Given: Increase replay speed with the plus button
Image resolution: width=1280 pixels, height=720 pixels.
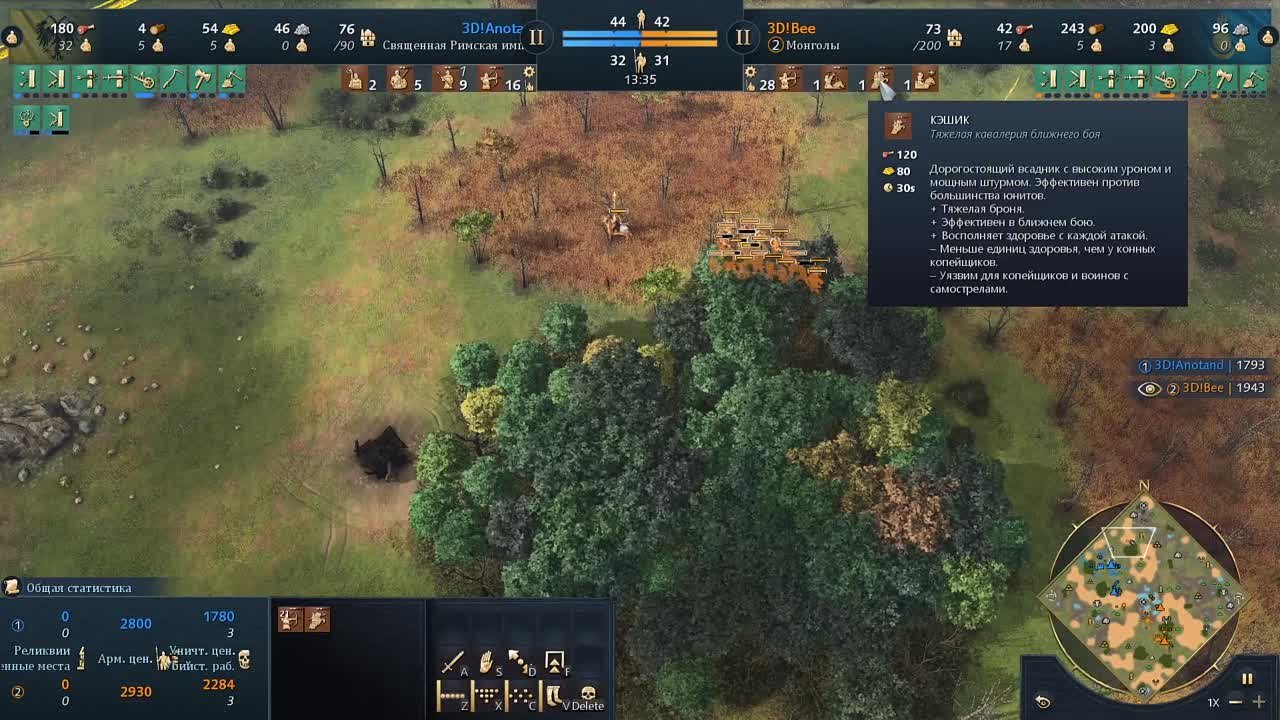Looking at the screenshot, I should click(x=1259, y=702).
